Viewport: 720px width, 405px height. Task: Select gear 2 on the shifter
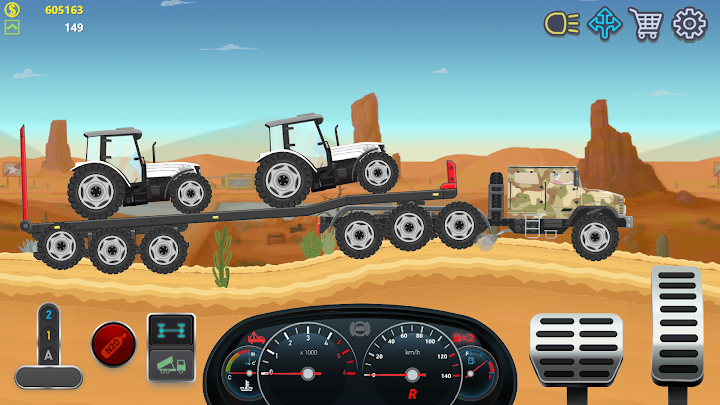(x=48, y=314)
